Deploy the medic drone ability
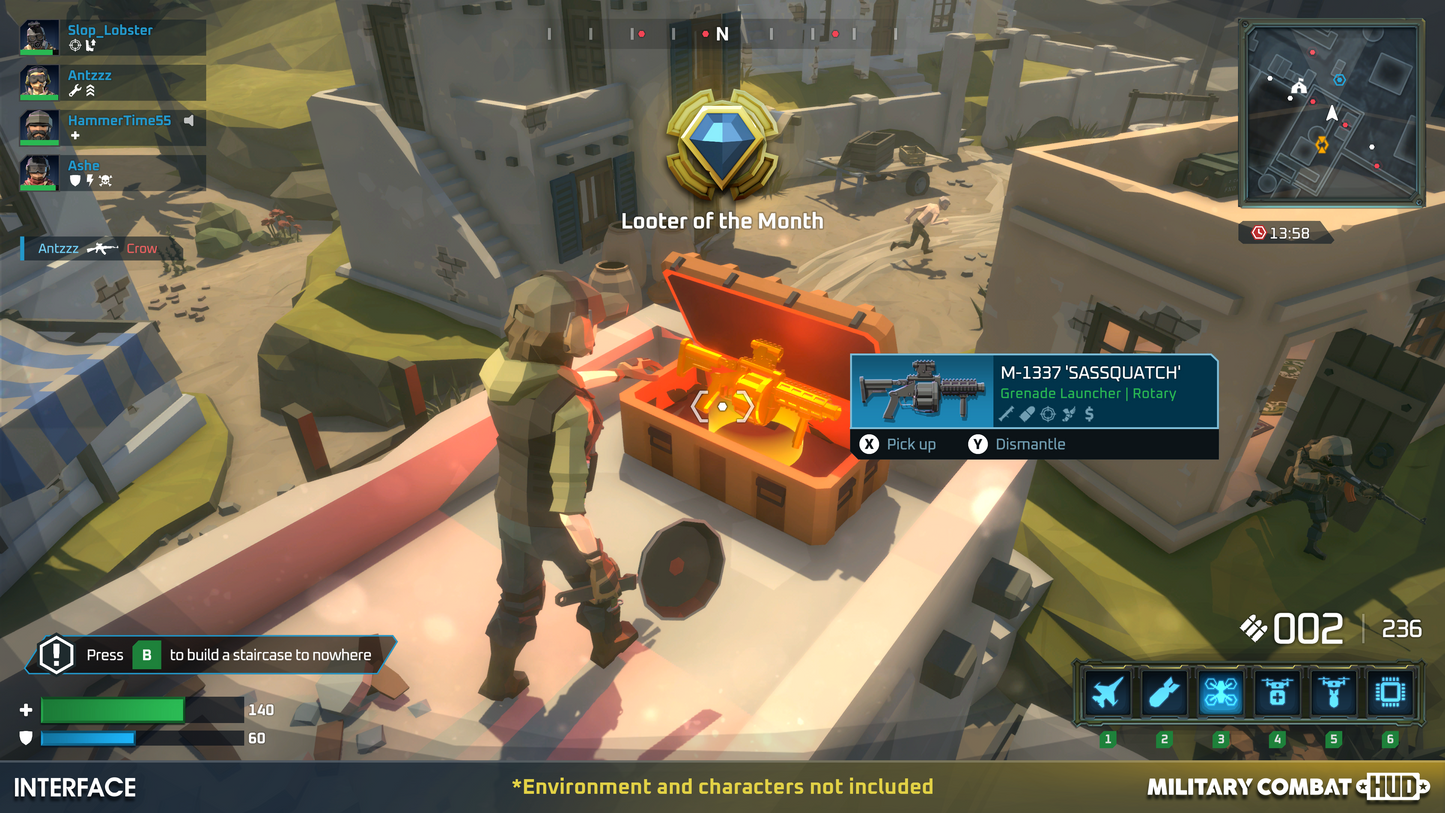This screenshot has width=1445, height=813. (1277, 692)
